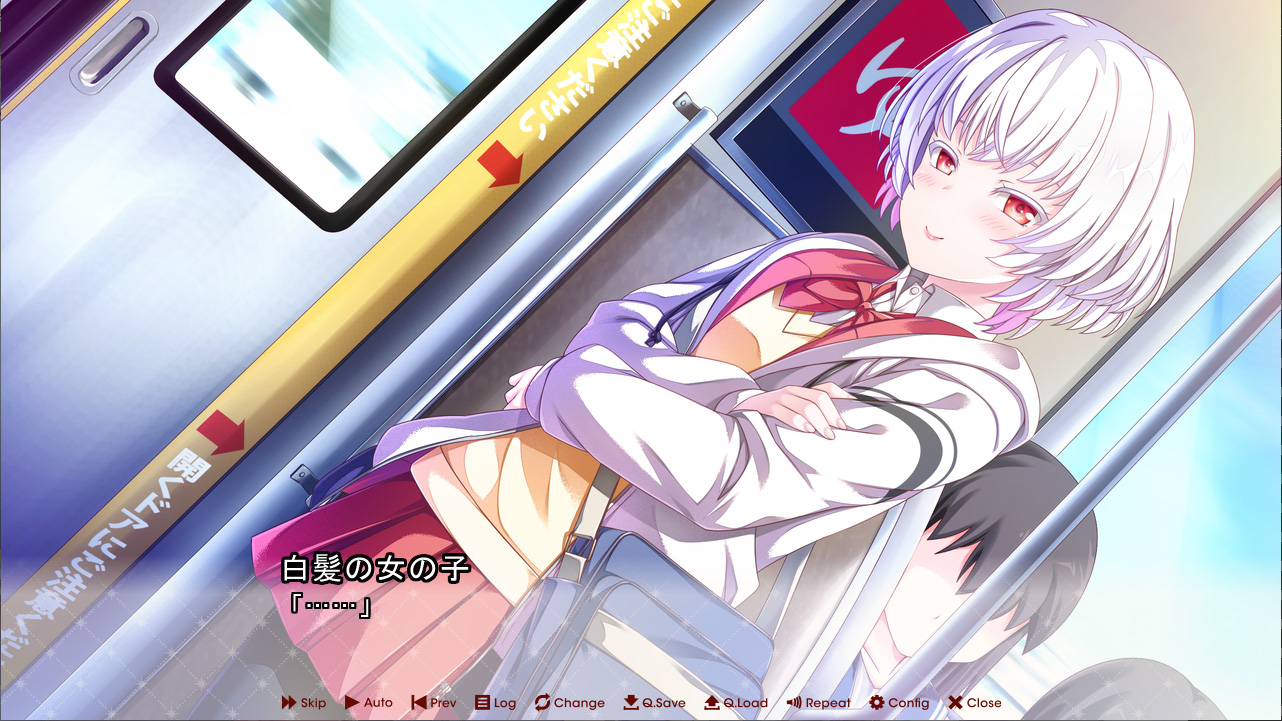Viewport: 1282px width, 721px height.
Task: Toggle auto-read mode on
Action: click(370, 703)
